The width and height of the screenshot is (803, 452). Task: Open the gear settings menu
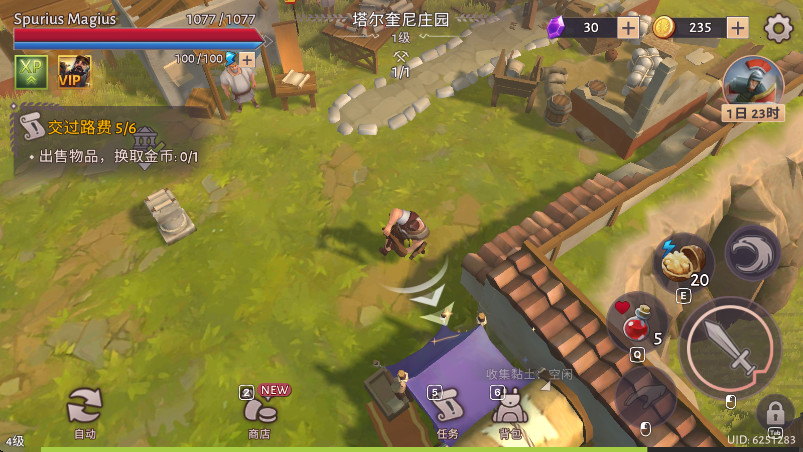(x=778, y=28)
